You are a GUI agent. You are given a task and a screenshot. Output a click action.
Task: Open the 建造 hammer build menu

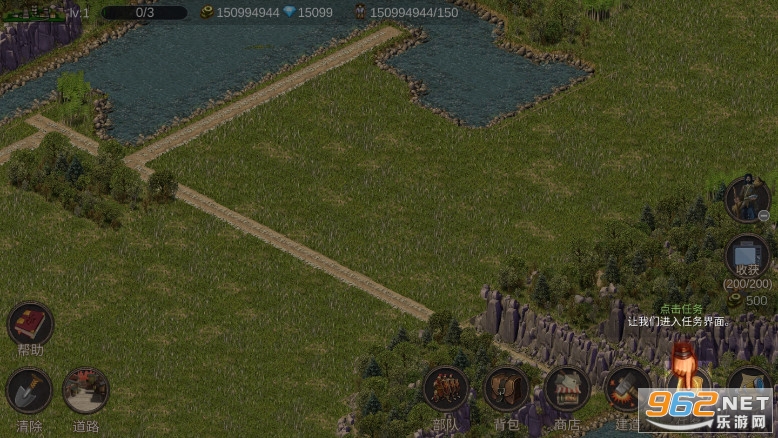pyautogui.click(x=628, y=389)
